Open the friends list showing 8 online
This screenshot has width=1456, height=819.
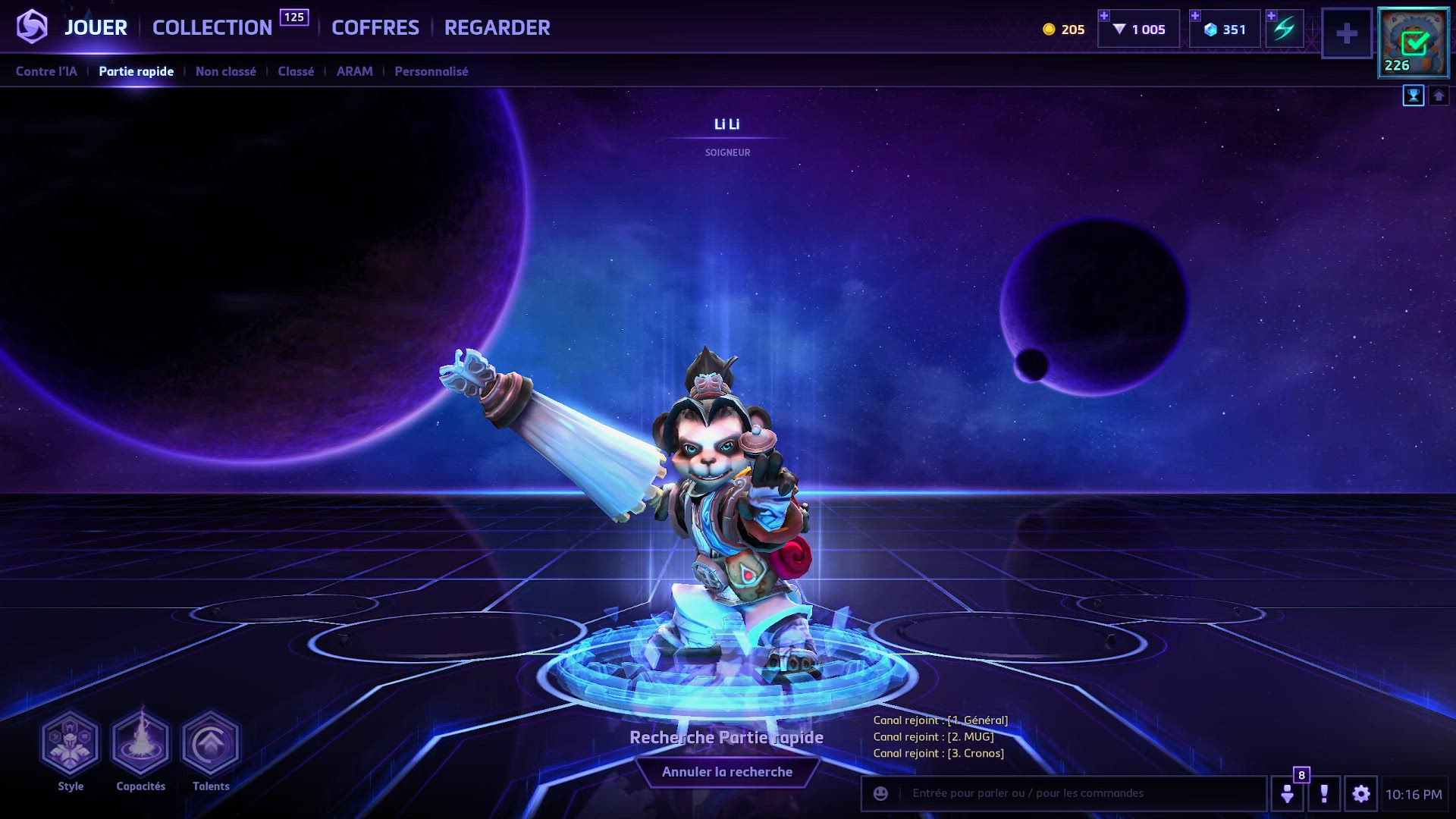[x=1288, y=795]
